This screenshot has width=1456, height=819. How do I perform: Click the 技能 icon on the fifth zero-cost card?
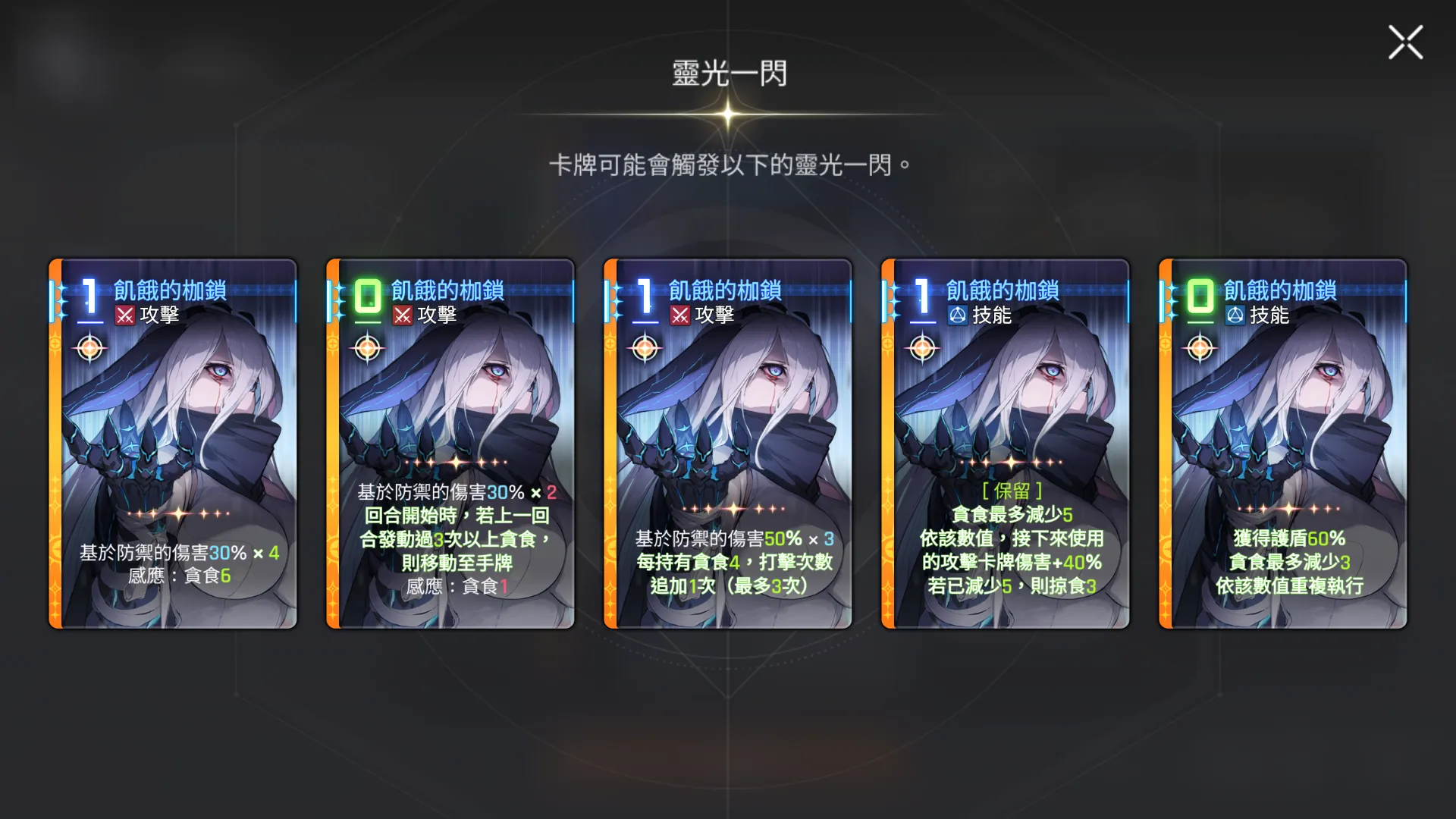click(1235, 314)
